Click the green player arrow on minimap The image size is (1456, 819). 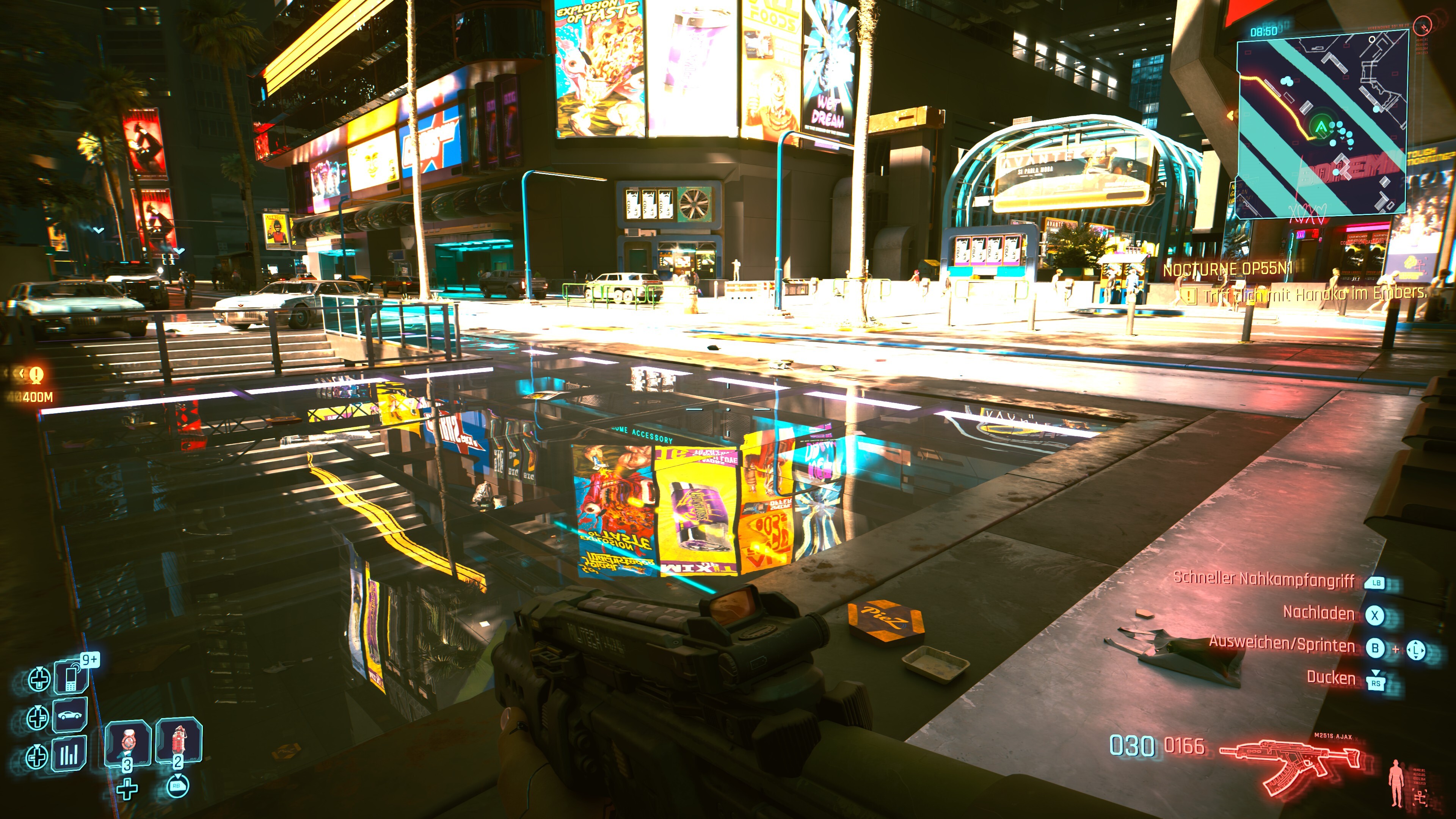(1321, 127)
